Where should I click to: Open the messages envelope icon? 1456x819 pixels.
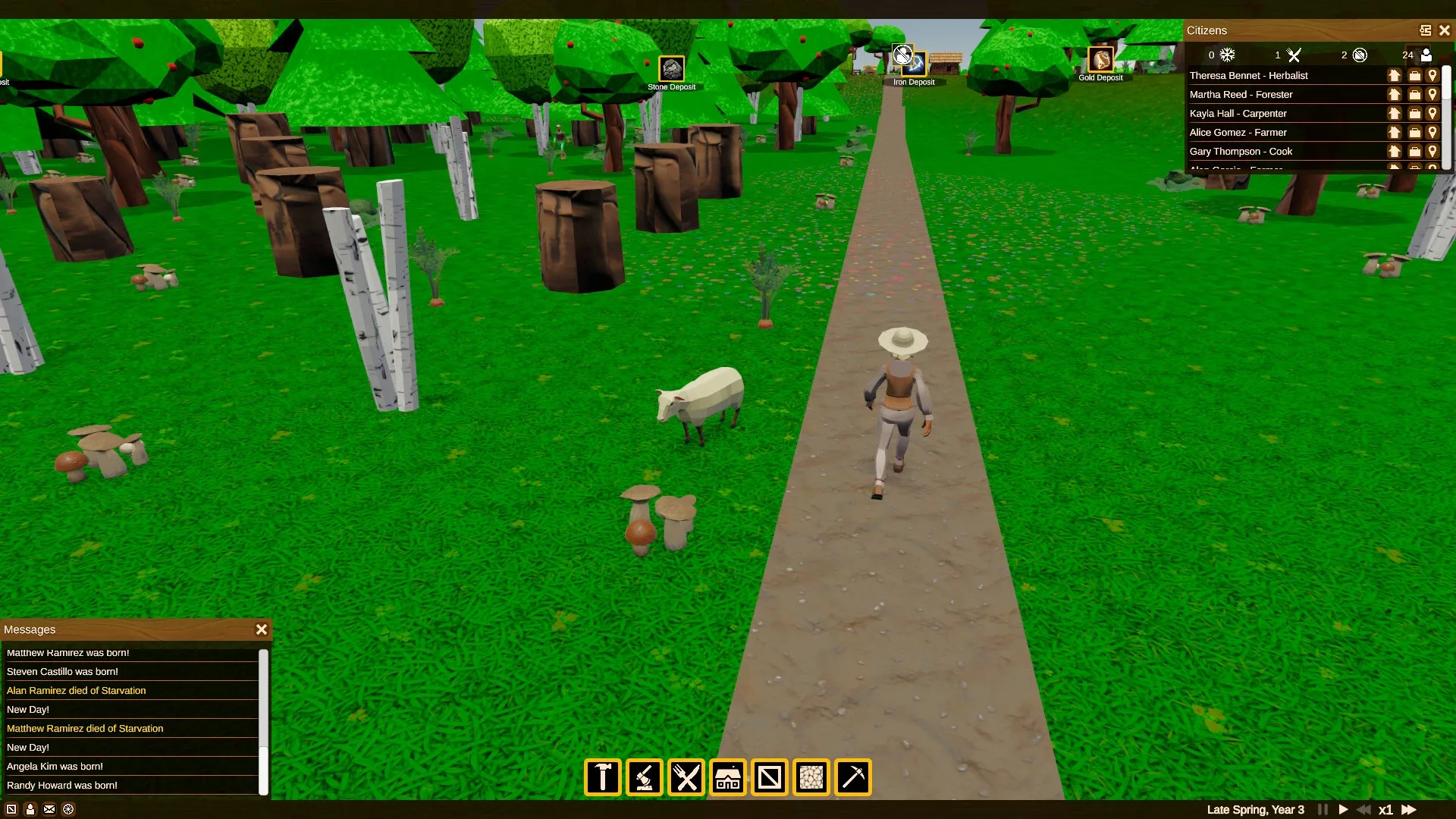pyautogui.click(x=49, y=809)
